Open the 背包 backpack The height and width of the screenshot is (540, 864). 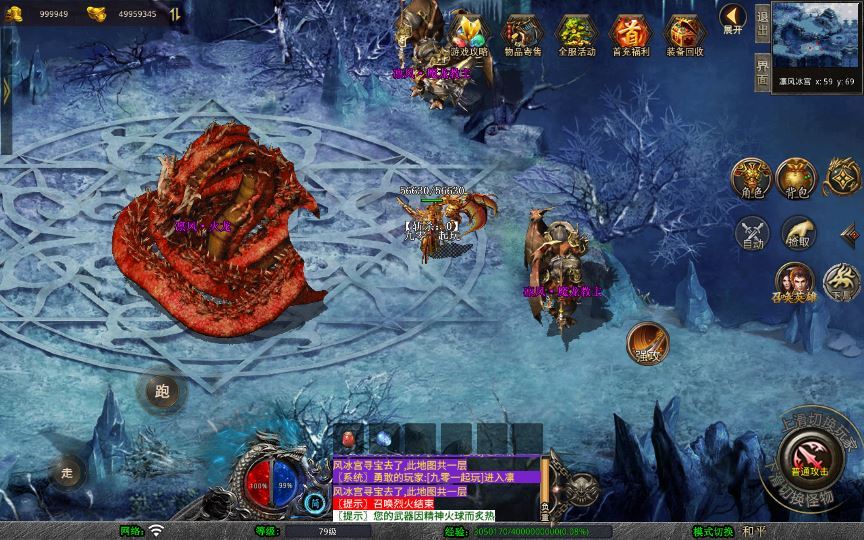pos(797,178)
